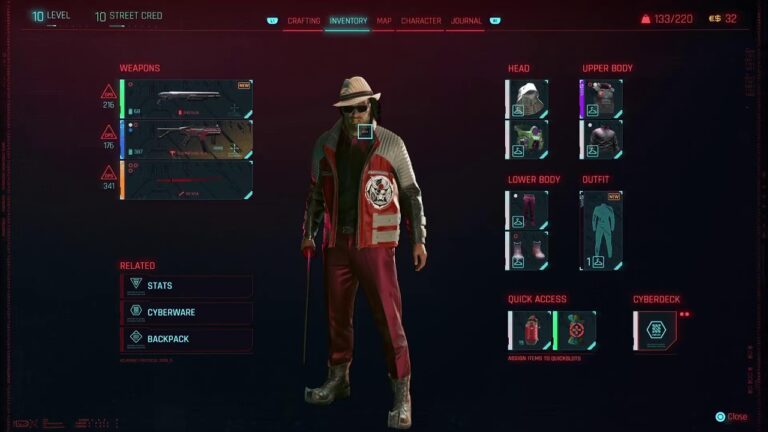Select the boots slot
The width and height of the screenshot is (768, 432).
pyautogui.click(x=527, y=250)
